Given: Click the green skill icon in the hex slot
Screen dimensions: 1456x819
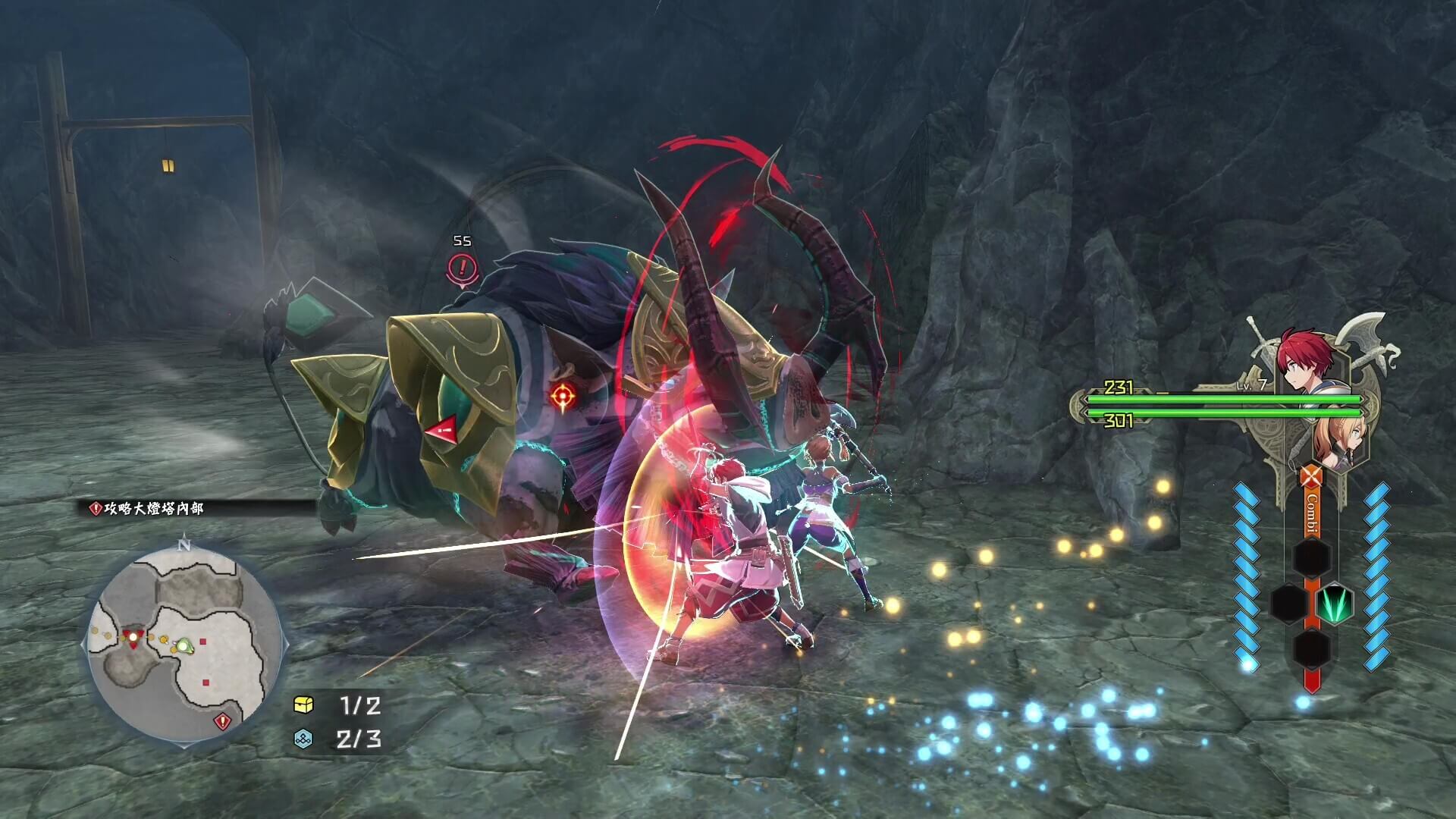Looking at the screenshot, I should click(x=1335, y=604).
